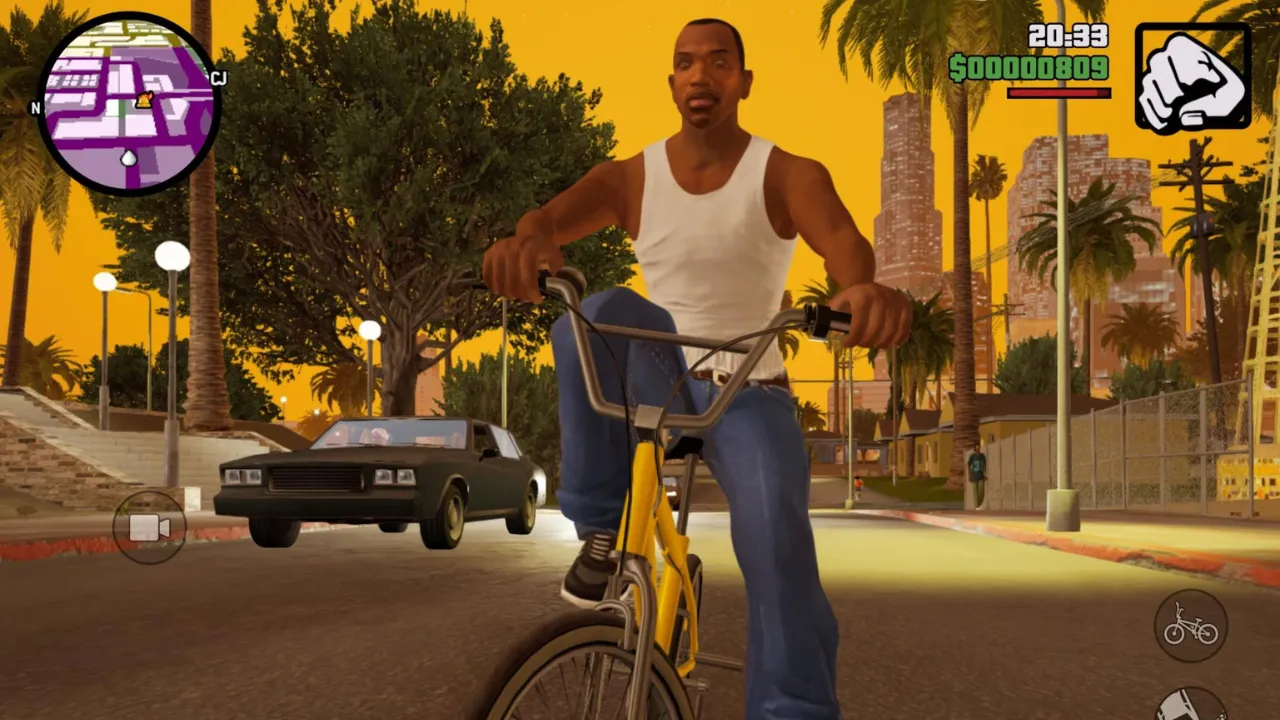Image resolution: width=1280 pixels, height=720 pixels.
Task: Tap the player blip on the radar
Action: pyautogui.click(x=128, y=158)
